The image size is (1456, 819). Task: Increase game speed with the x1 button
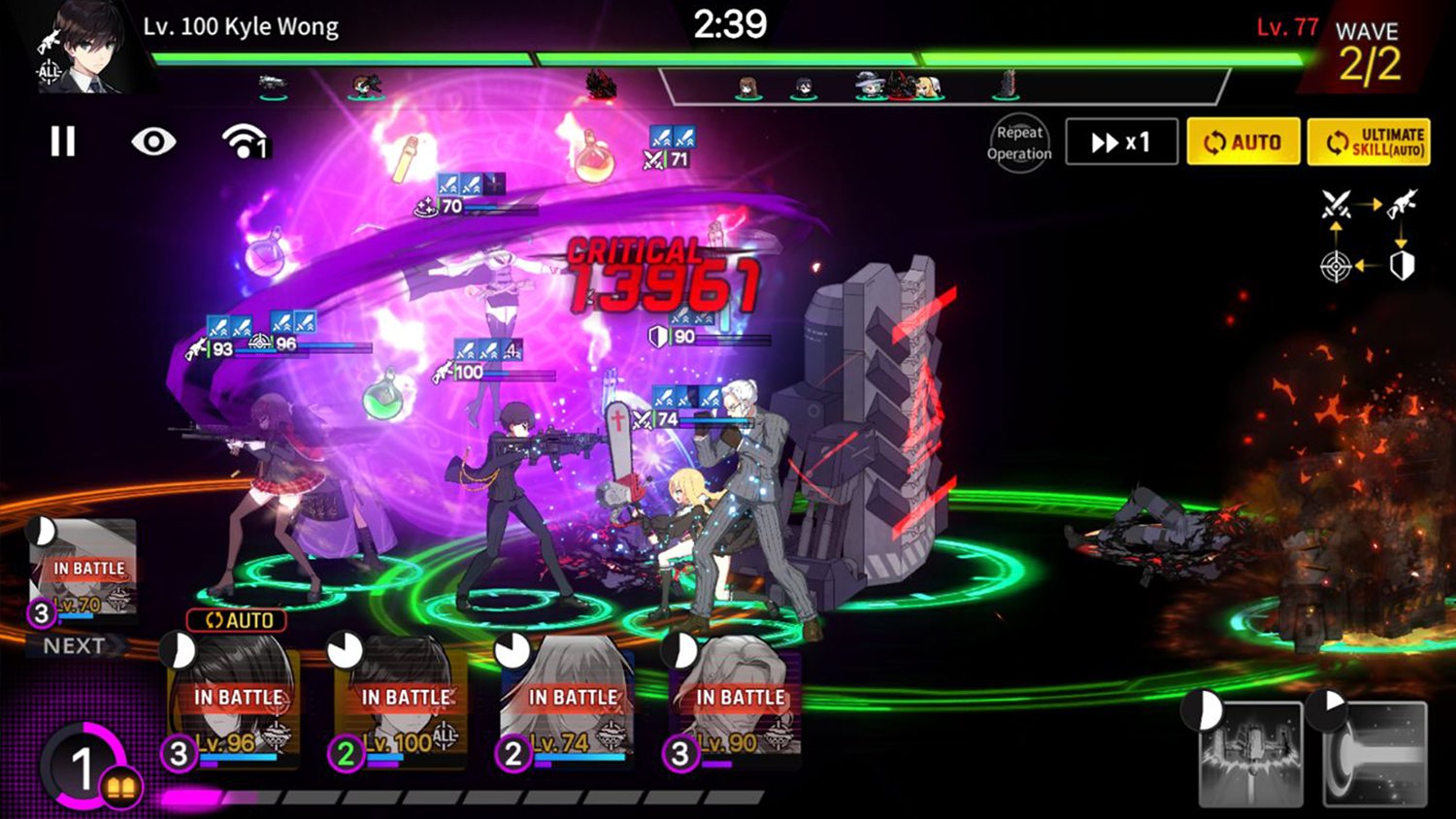[x=1121, y=142]
